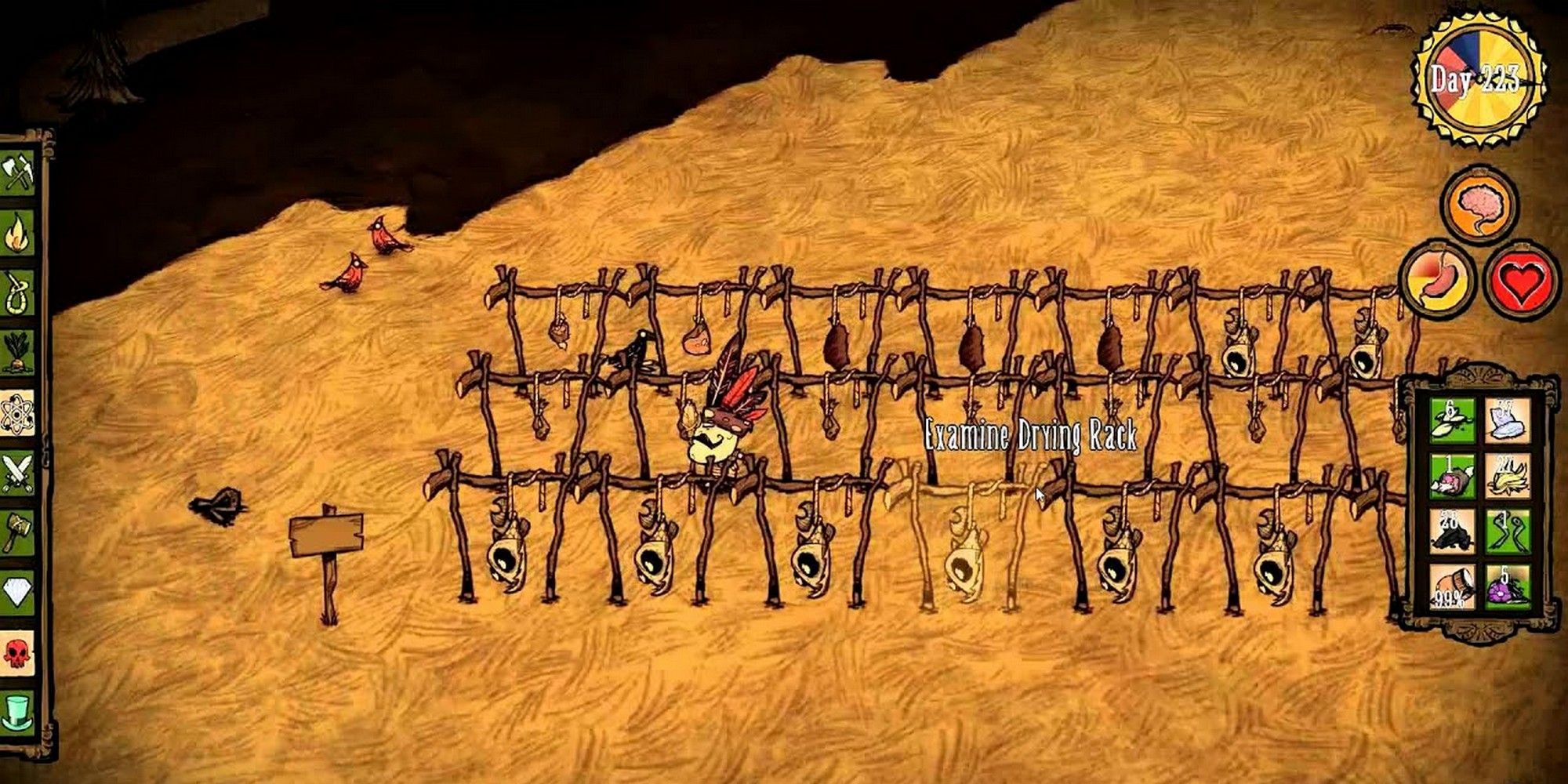Select the stack of 20 charcoal items

(x=1453, y=532)
